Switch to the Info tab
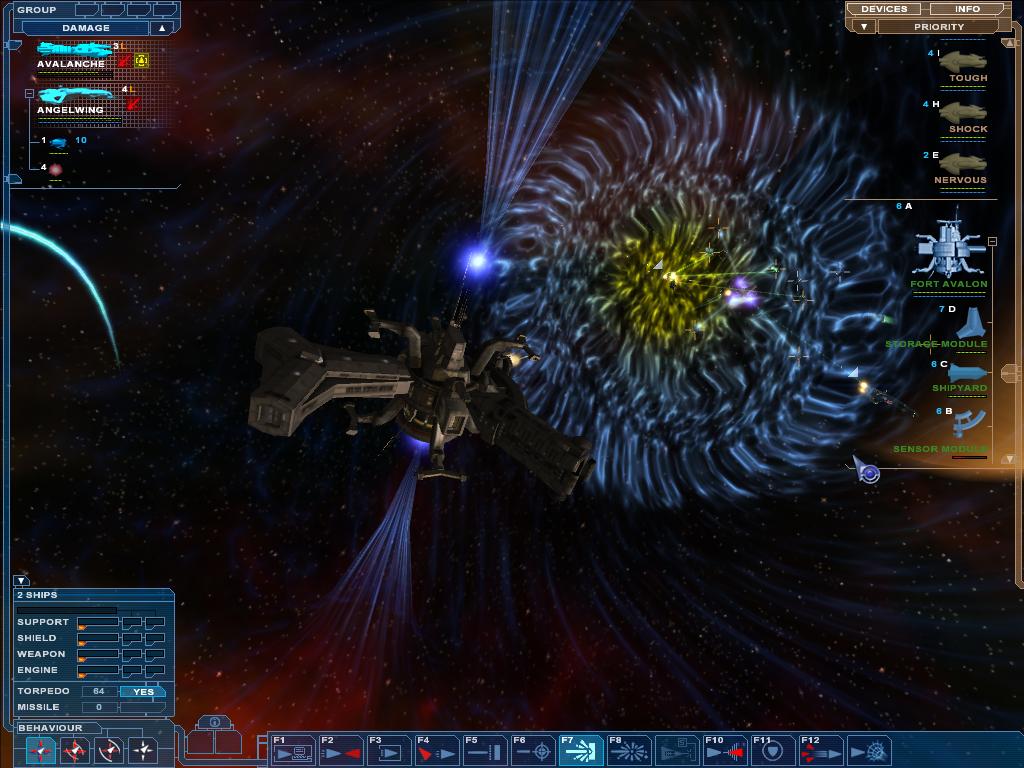The image size is (1024, 768). point(967,9)
